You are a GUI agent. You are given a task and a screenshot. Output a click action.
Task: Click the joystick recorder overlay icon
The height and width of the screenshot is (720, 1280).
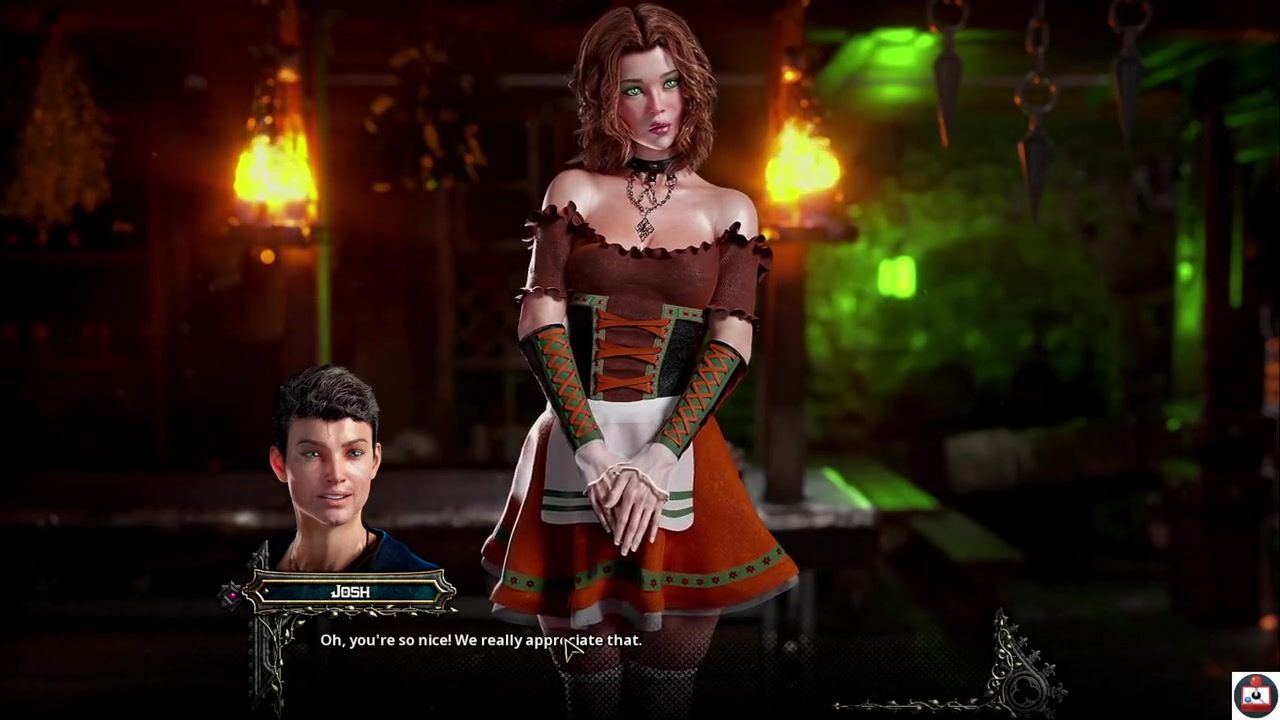tap(1254, 695)
